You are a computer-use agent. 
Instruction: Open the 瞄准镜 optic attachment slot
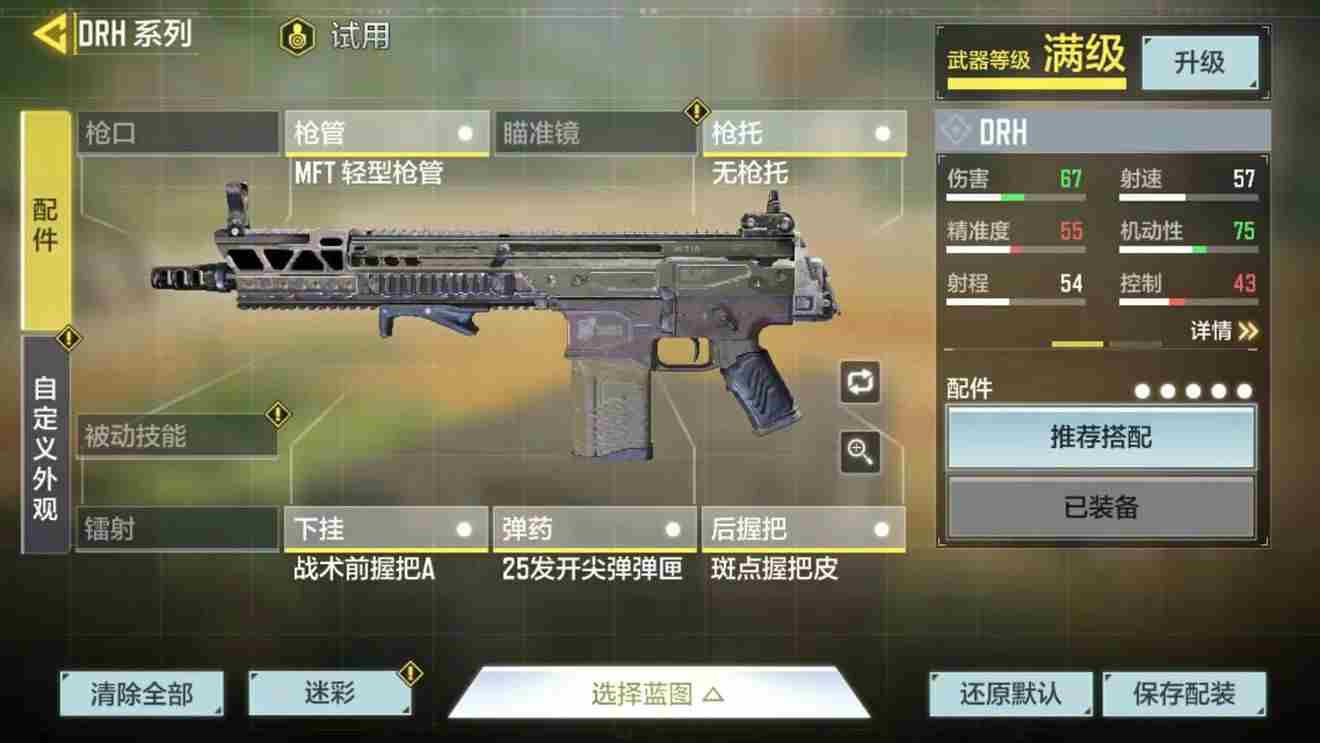(x=595, y=132)
